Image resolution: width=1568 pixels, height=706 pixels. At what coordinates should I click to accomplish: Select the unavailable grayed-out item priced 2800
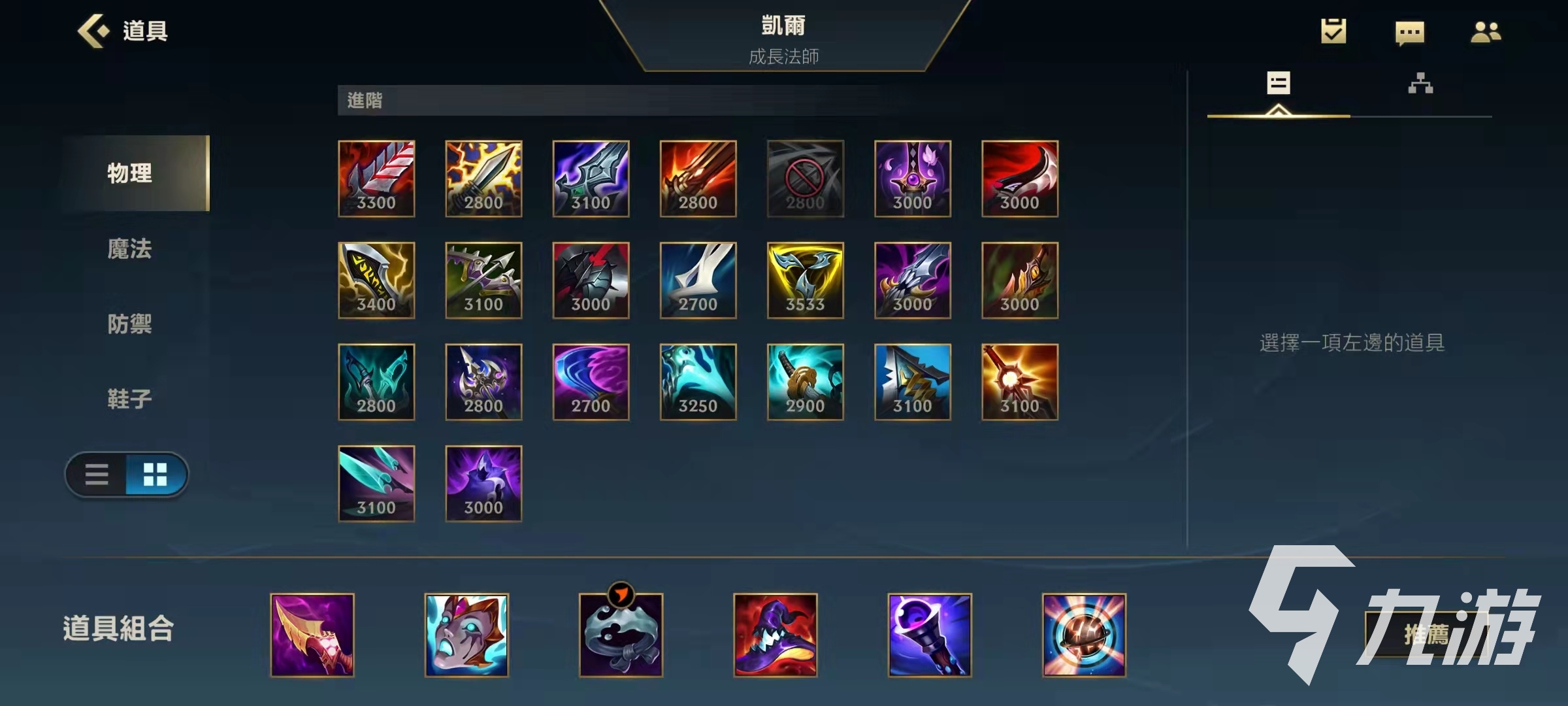(805, 180)
